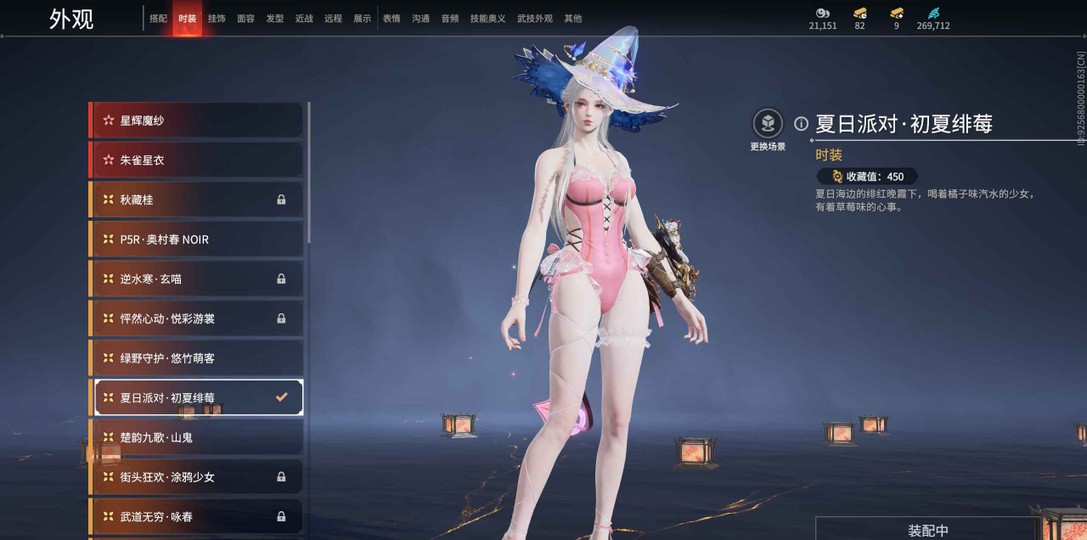The width and height of the screenshot is (1087, 540).
Task: Select the 武技外观 tab
Action: (535, 19)
